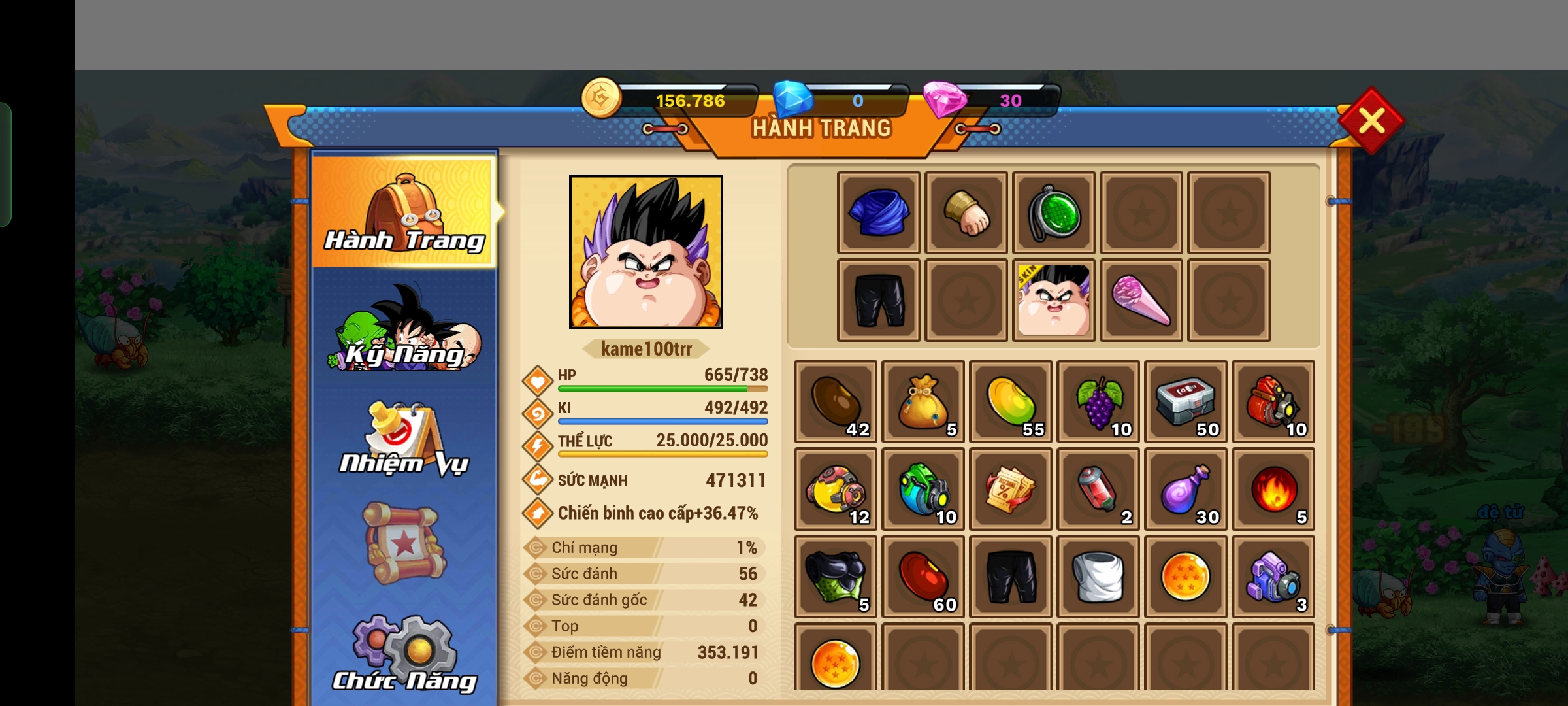Image resolution: width=1568 pixels, height=706 pixels.
Task: Select the equipped blue shirt slot
Action: click(x=879, y=212)
